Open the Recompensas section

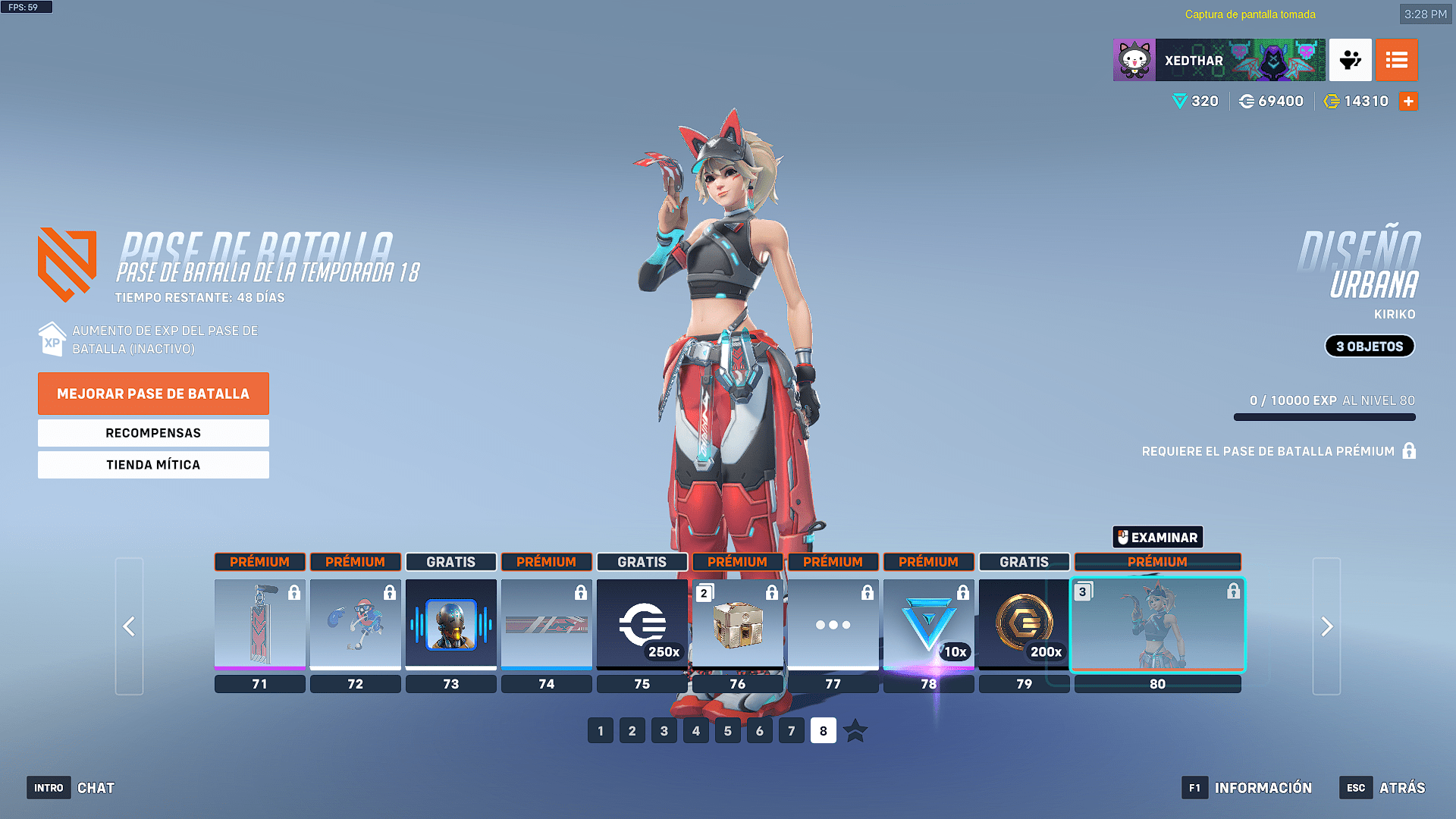pyautogui.click(x=153, y=433)
